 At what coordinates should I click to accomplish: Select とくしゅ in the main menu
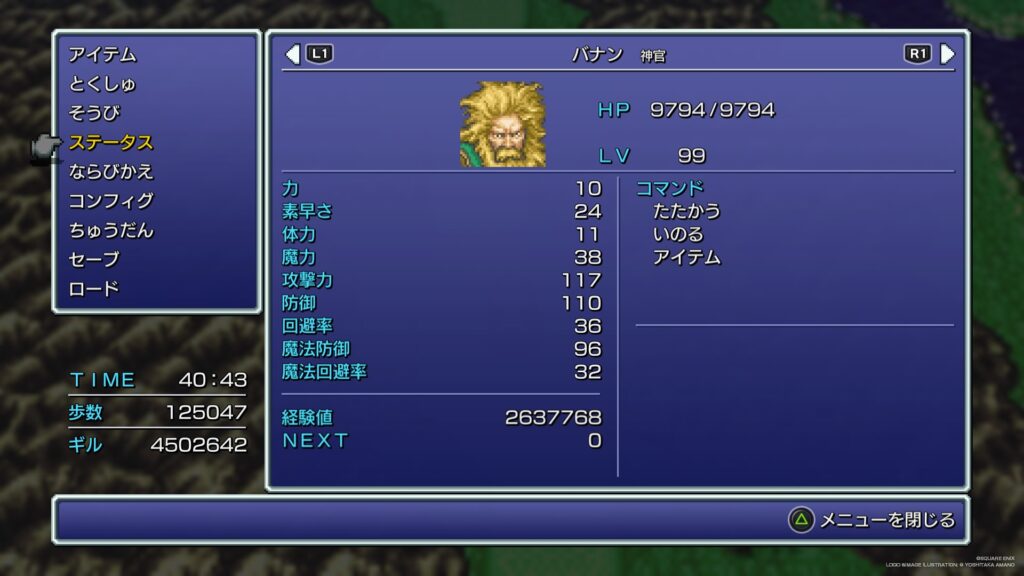tap(103, 84)
